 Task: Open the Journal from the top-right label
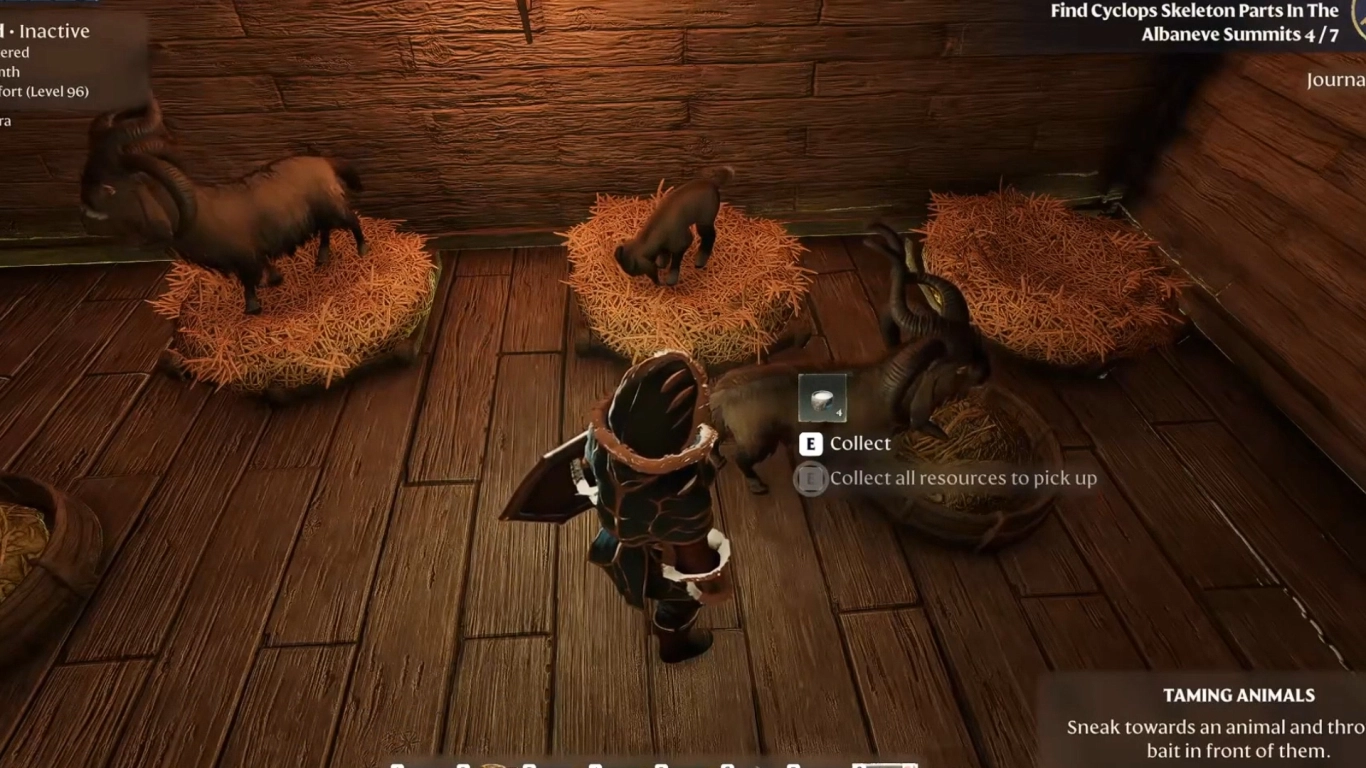(1337, 78)
